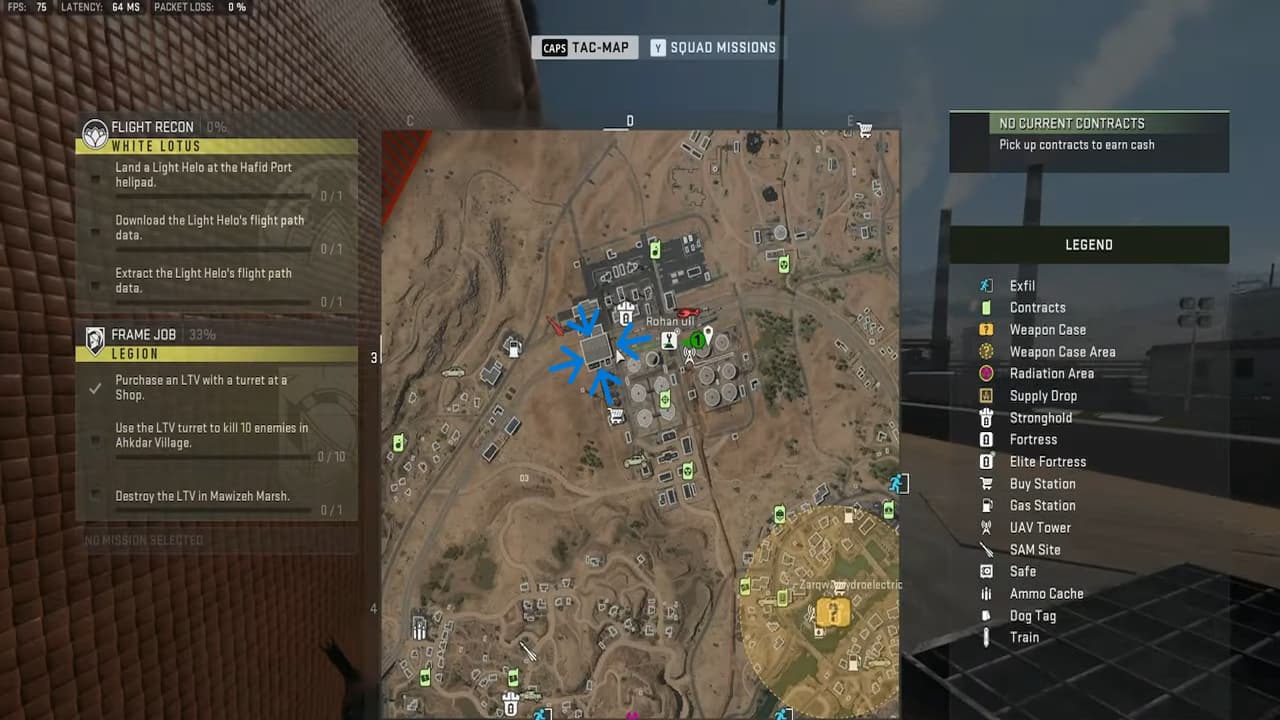Click the Weapon Case legend icon
This screenshot has height=720, width=1280.
click(x=985, y=329)
